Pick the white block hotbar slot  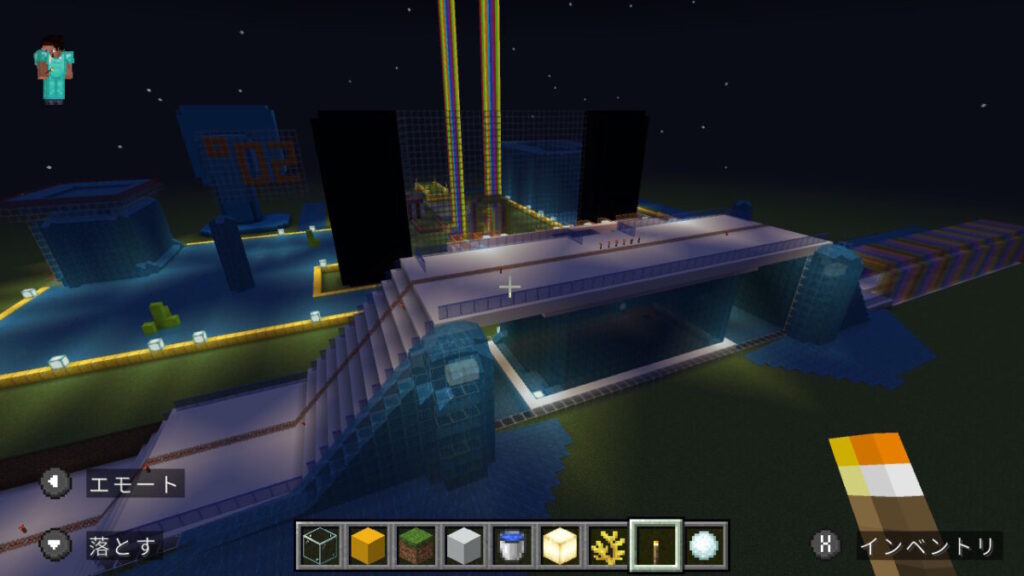tap(464, 546)
